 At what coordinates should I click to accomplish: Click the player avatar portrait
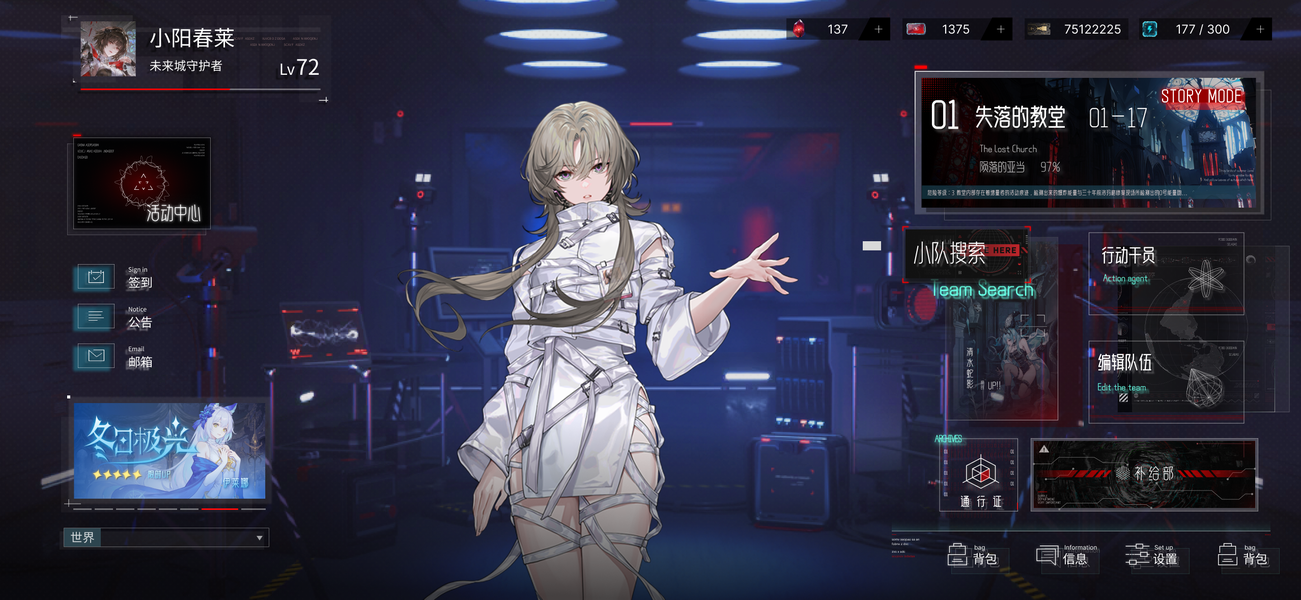click(108, 50)
